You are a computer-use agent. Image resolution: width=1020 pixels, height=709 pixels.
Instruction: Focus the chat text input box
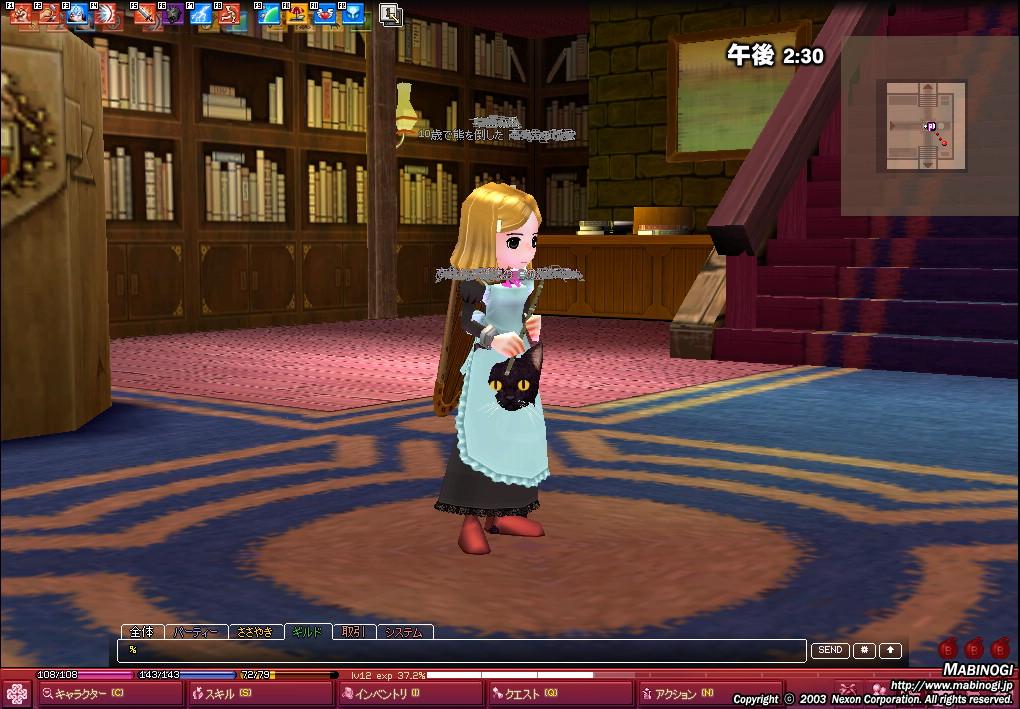(460, 651)
